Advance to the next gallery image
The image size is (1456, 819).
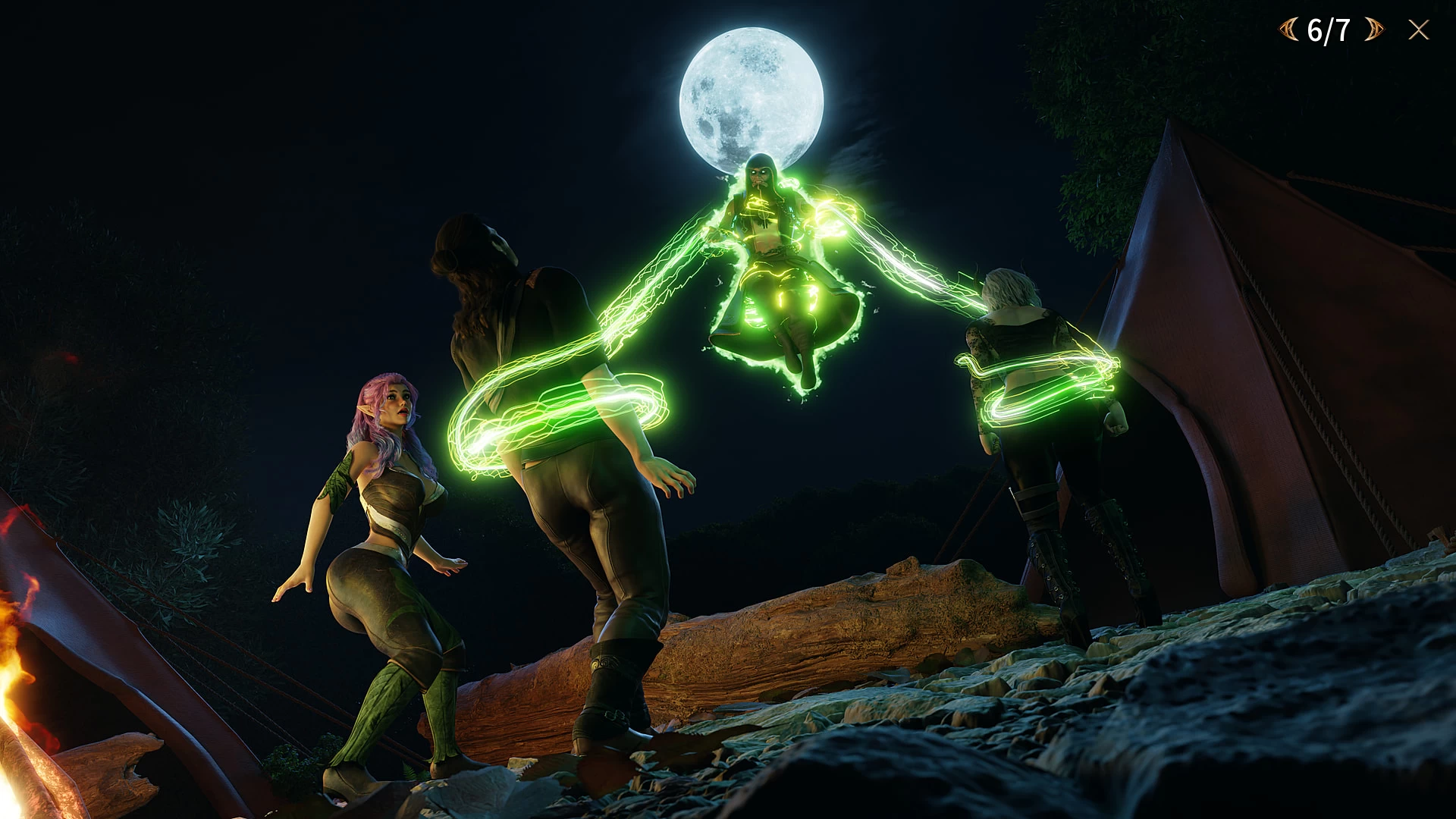tap(1373, 30)
